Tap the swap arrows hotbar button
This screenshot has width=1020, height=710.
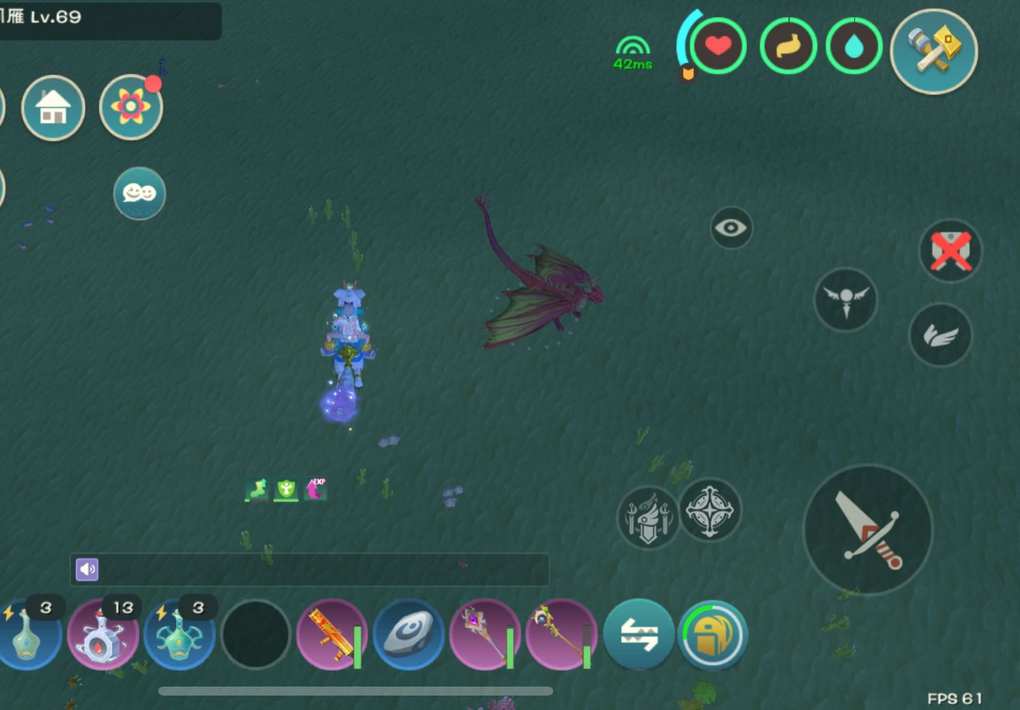point(638,634)
